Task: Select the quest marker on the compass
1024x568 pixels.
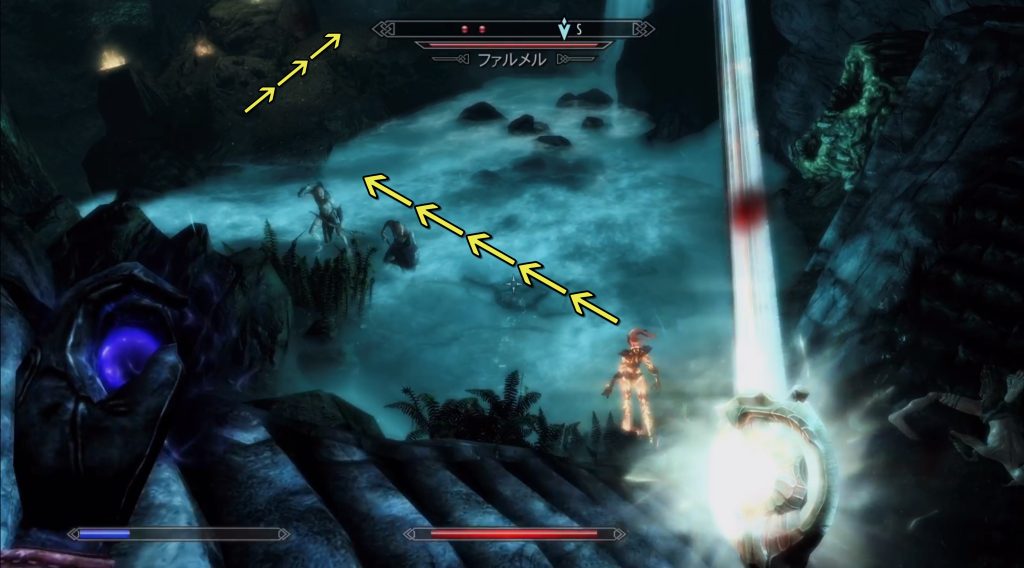Action: tap(565, 29)
